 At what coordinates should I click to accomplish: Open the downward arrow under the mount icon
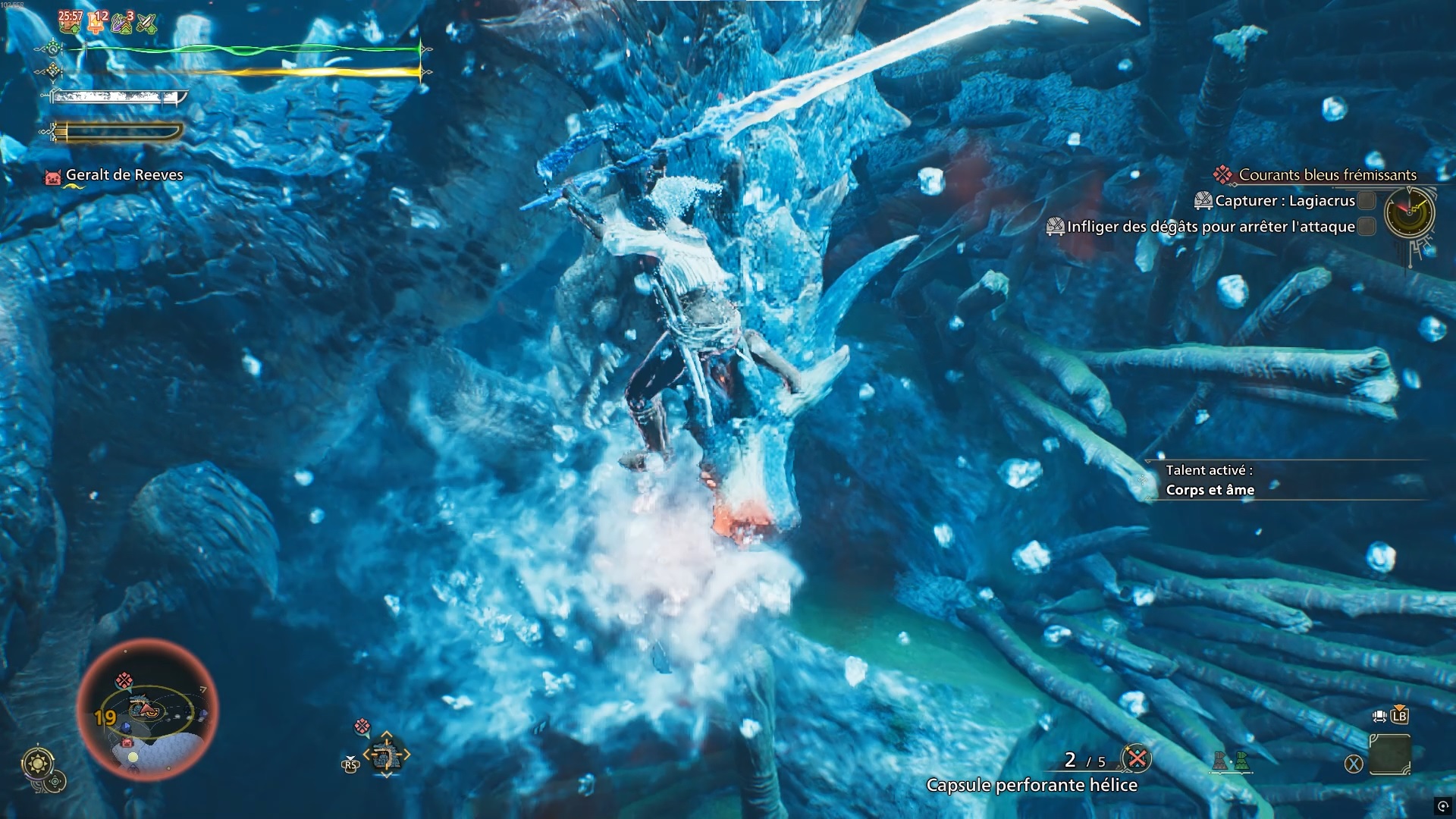point(386,775)
